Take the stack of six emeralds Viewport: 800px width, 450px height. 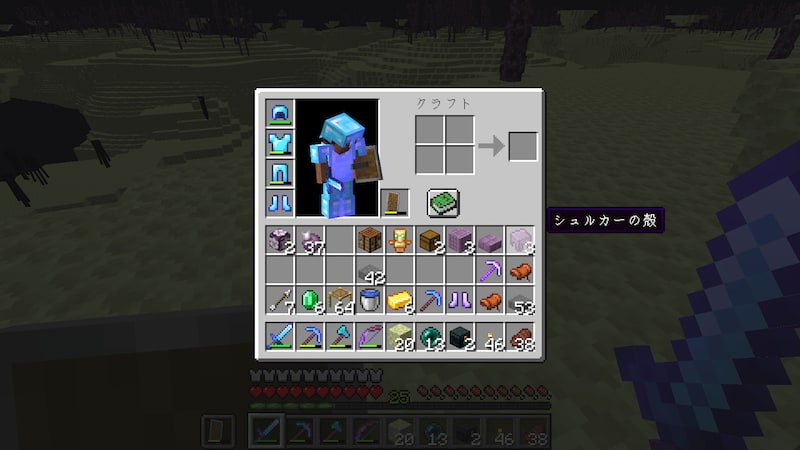point(310,300)
